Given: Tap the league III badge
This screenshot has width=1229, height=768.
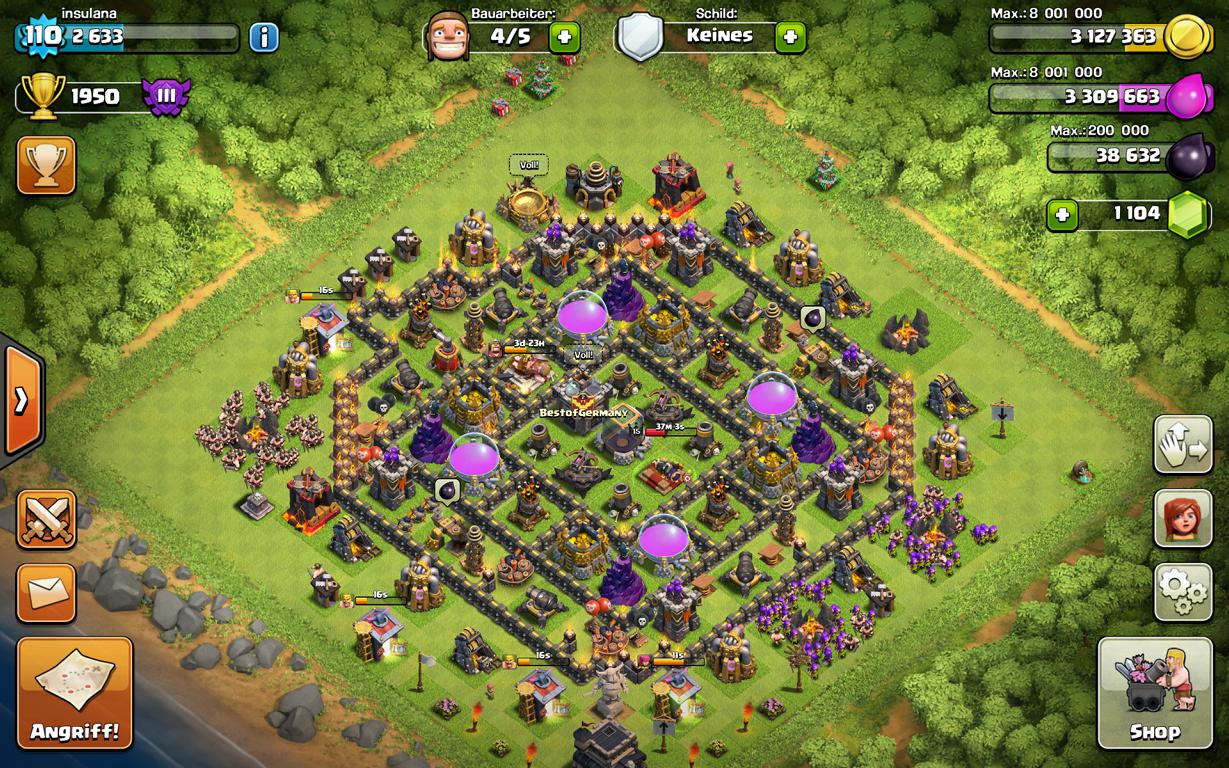Looking at the screenshot, I should [165, 97].
